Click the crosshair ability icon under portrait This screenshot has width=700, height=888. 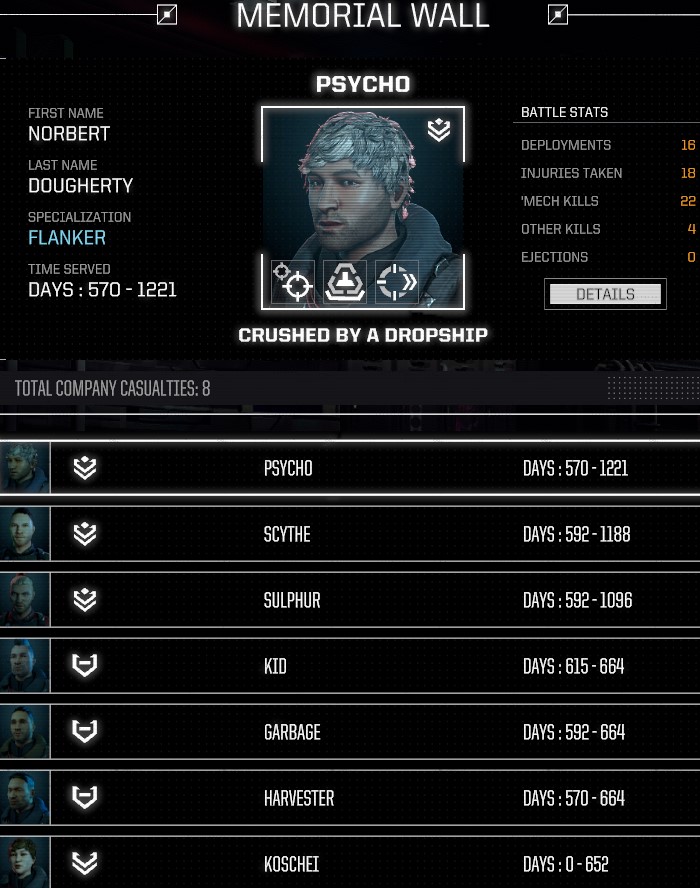293,282
